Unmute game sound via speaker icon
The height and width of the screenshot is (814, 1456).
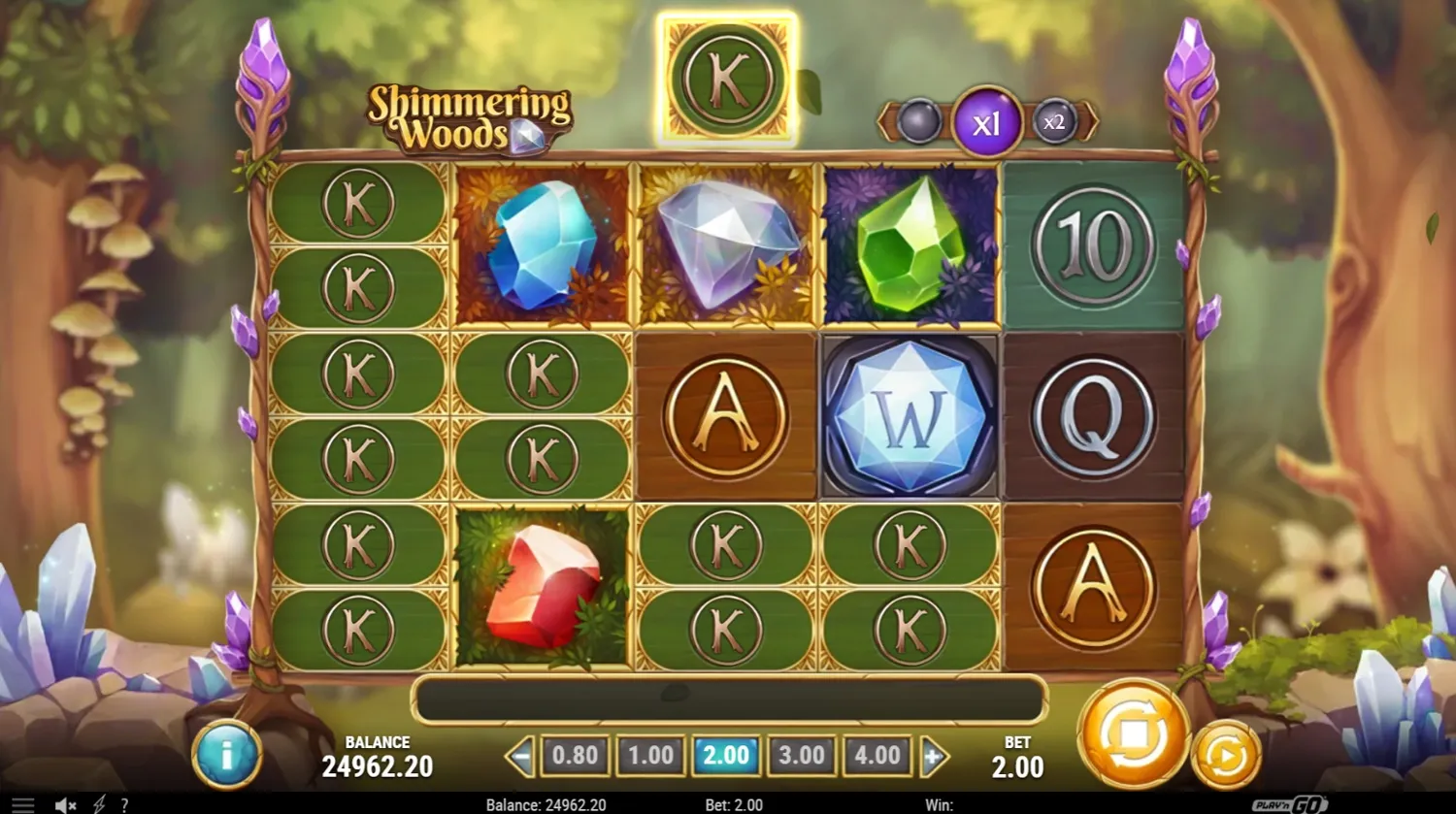click(x=64, y=804)
